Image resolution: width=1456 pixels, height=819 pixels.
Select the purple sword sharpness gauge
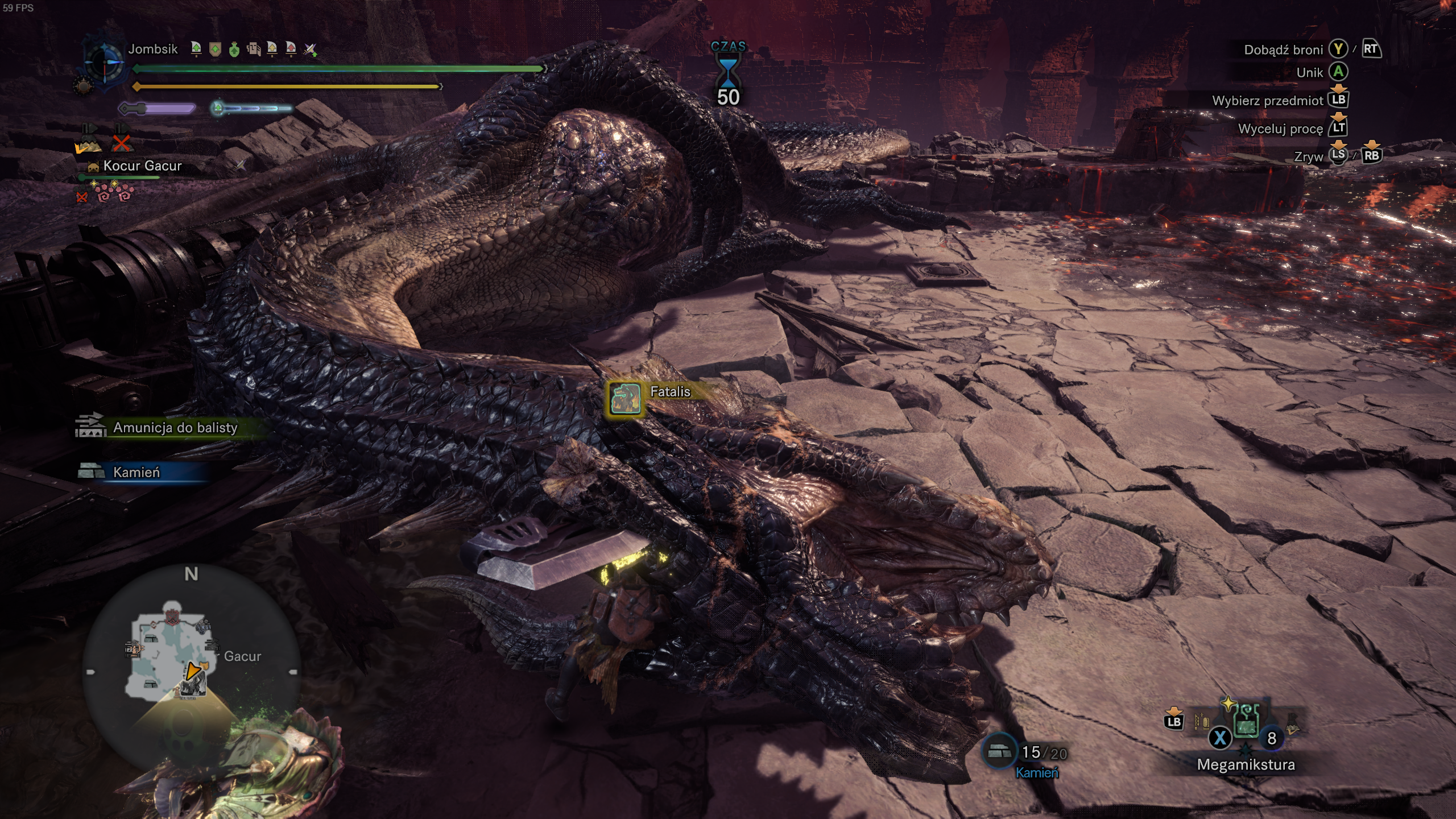pos(157,108)
